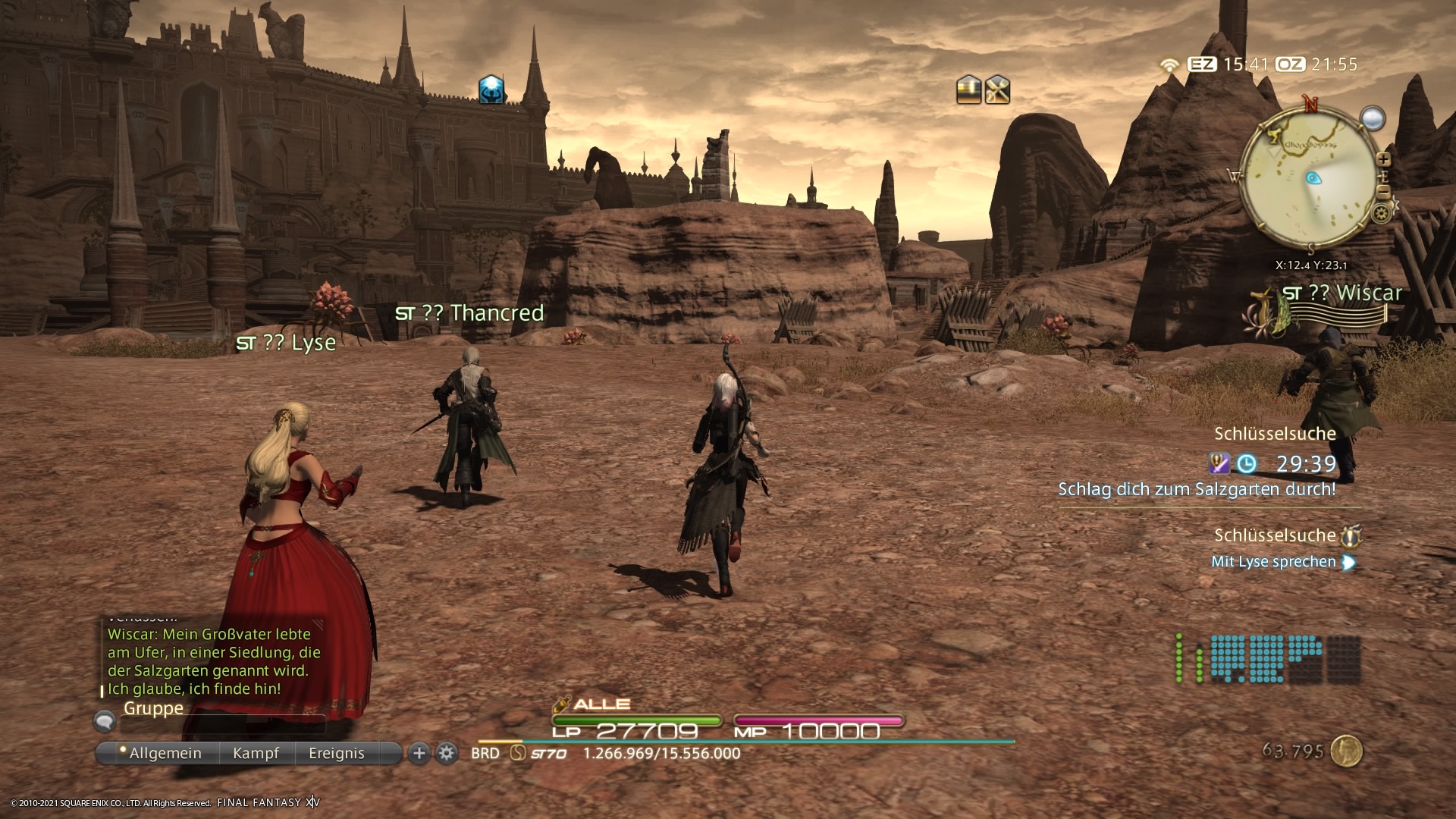1456x819 pixels.
Task: Click the 'Mit Lyse sprechen' objective
Action: [x=1273, y=562]
